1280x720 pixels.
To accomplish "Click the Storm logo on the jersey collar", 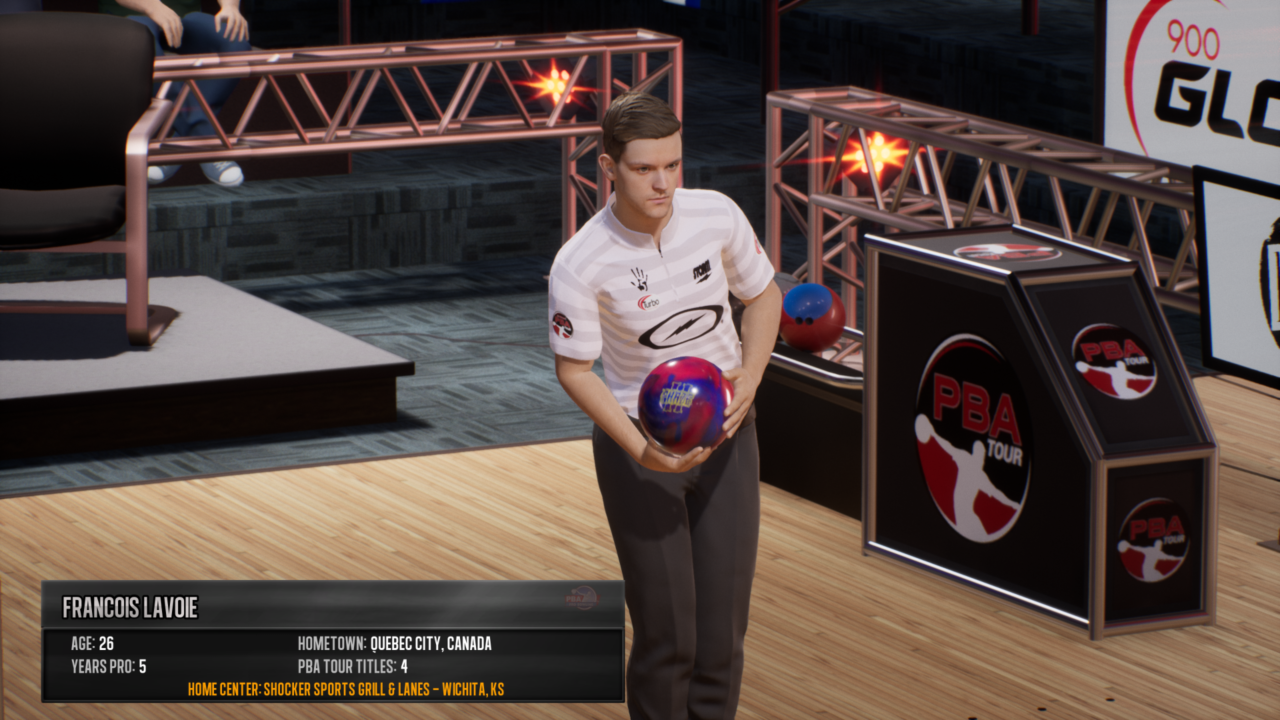I will [x=702, y=271].
